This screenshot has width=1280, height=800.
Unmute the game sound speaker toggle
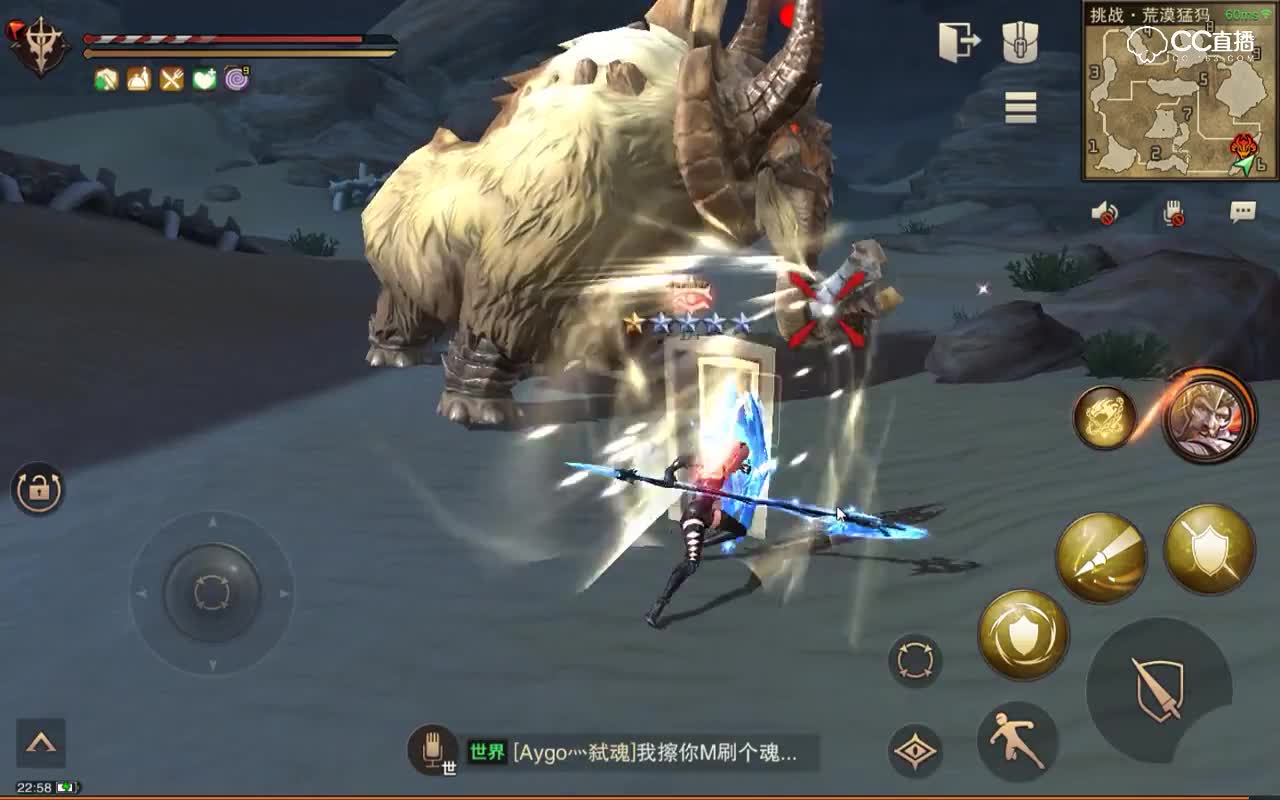[x=1103, y=210]
